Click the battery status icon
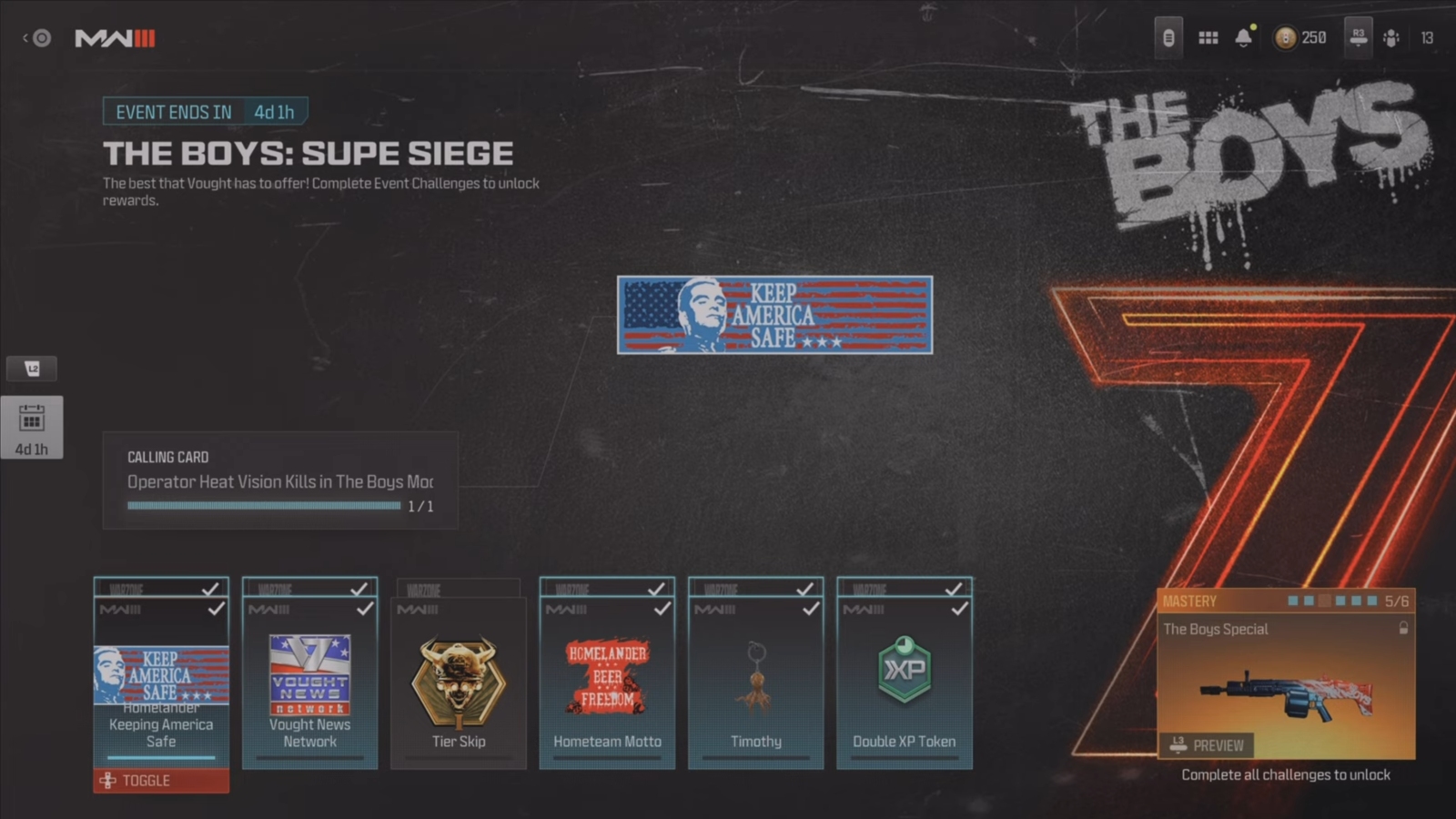 [x=1168, y=38]
